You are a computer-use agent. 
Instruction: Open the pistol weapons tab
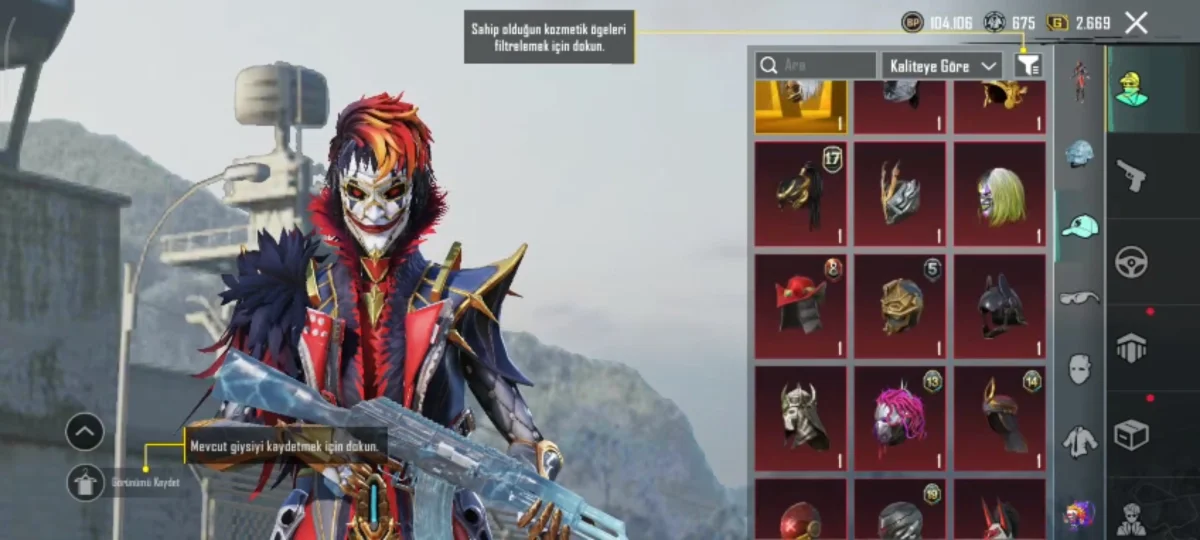[x=1131, y=176]
